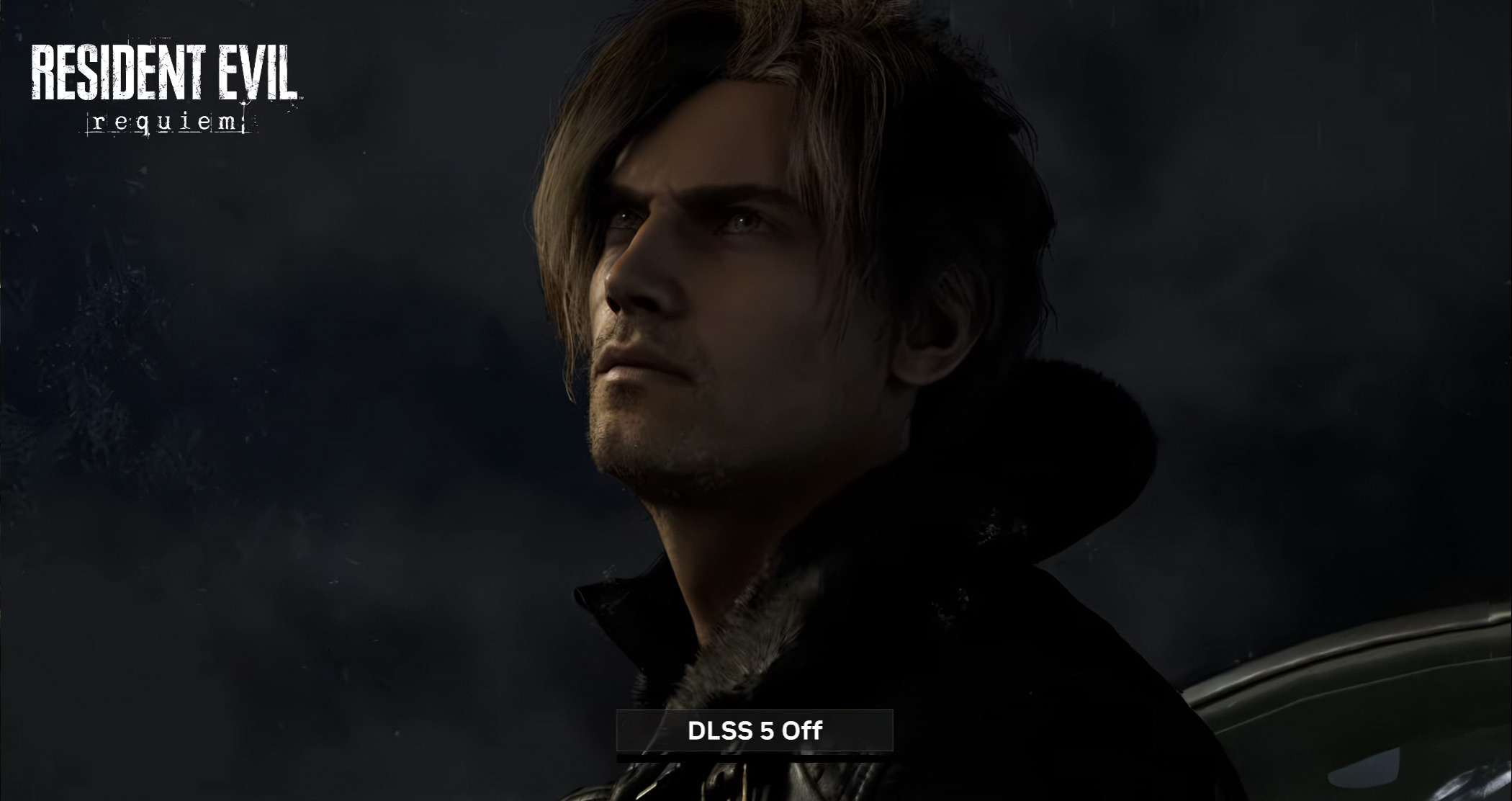Toggle the DLSS 5 Off label
This screenshot has width=1512, height=801.
click(x=755, y=730)
